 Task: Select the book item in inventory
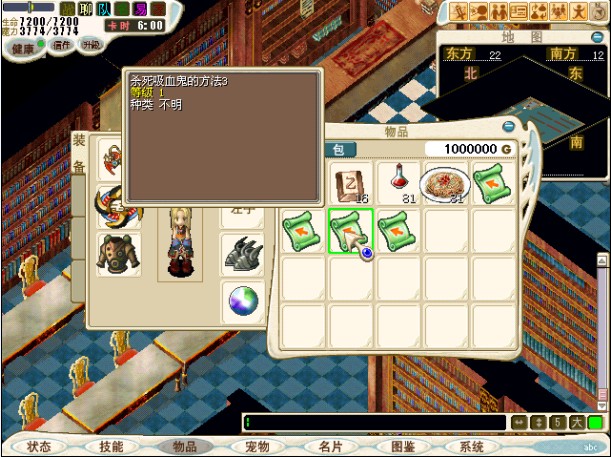pyautogui.click(x=351, y=182)
